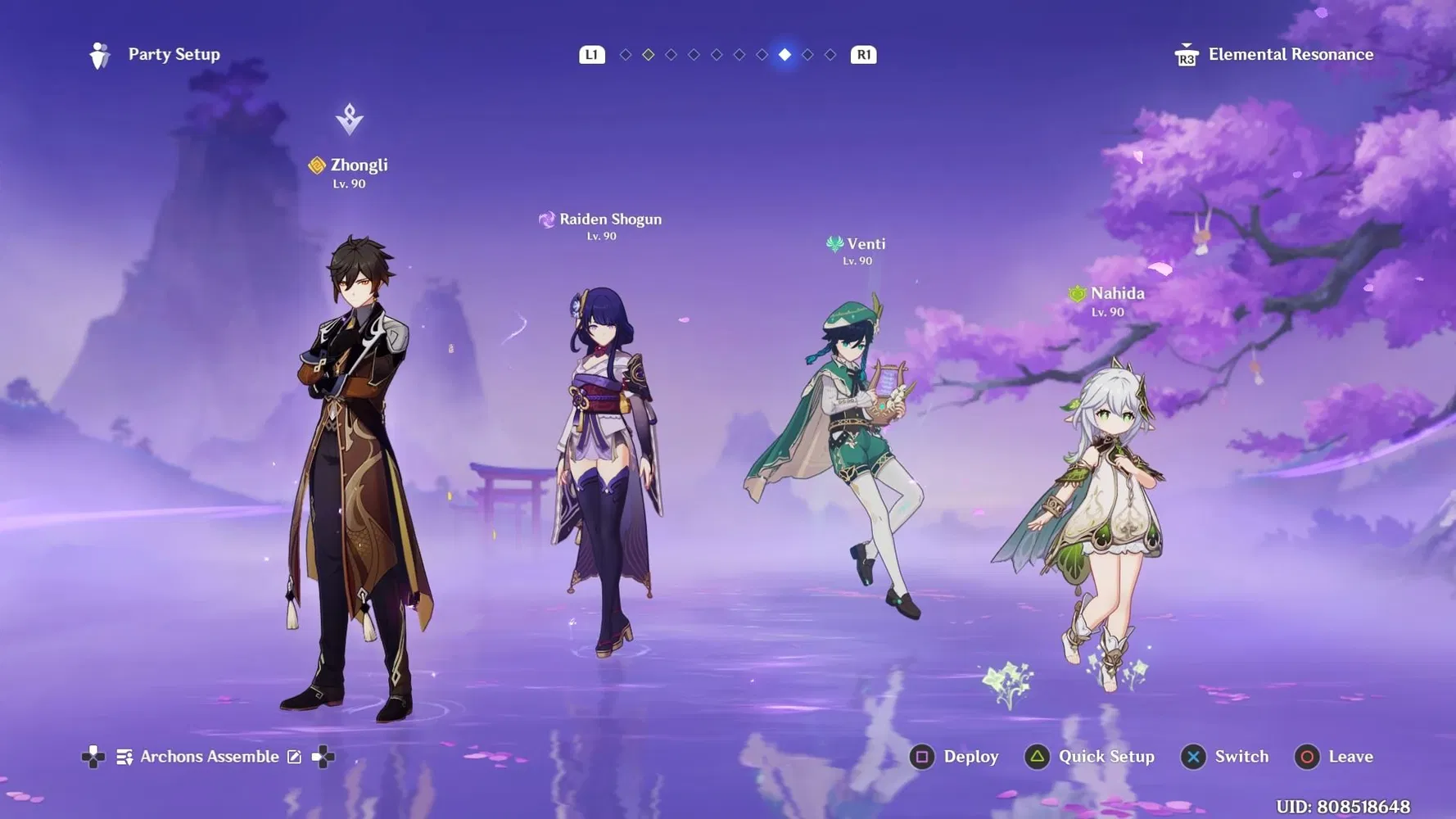
Task: Select Venti's Anemo element icon
Action: (x=834, y=243)
